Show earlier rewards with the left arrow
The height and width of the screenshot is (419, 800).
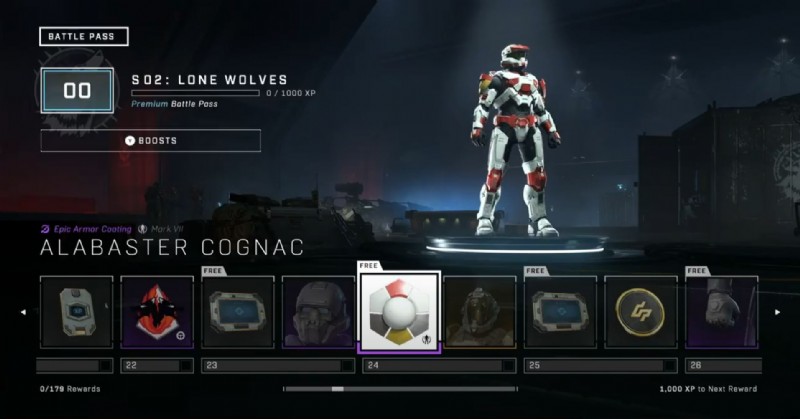coord(22,312)
